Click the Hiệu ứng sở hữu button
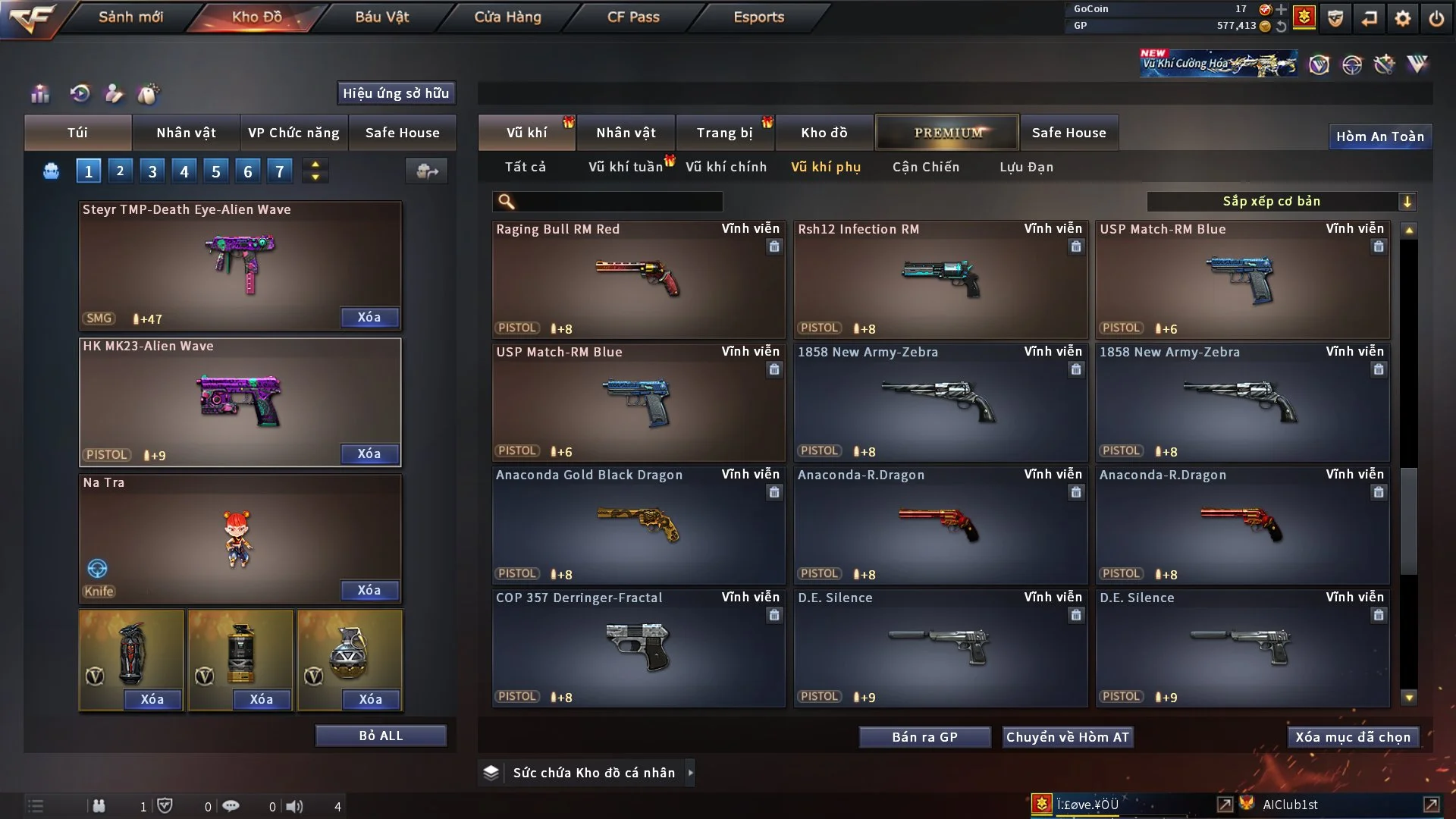Viewport: 1456px width, 819px height. tap(396, 93)
